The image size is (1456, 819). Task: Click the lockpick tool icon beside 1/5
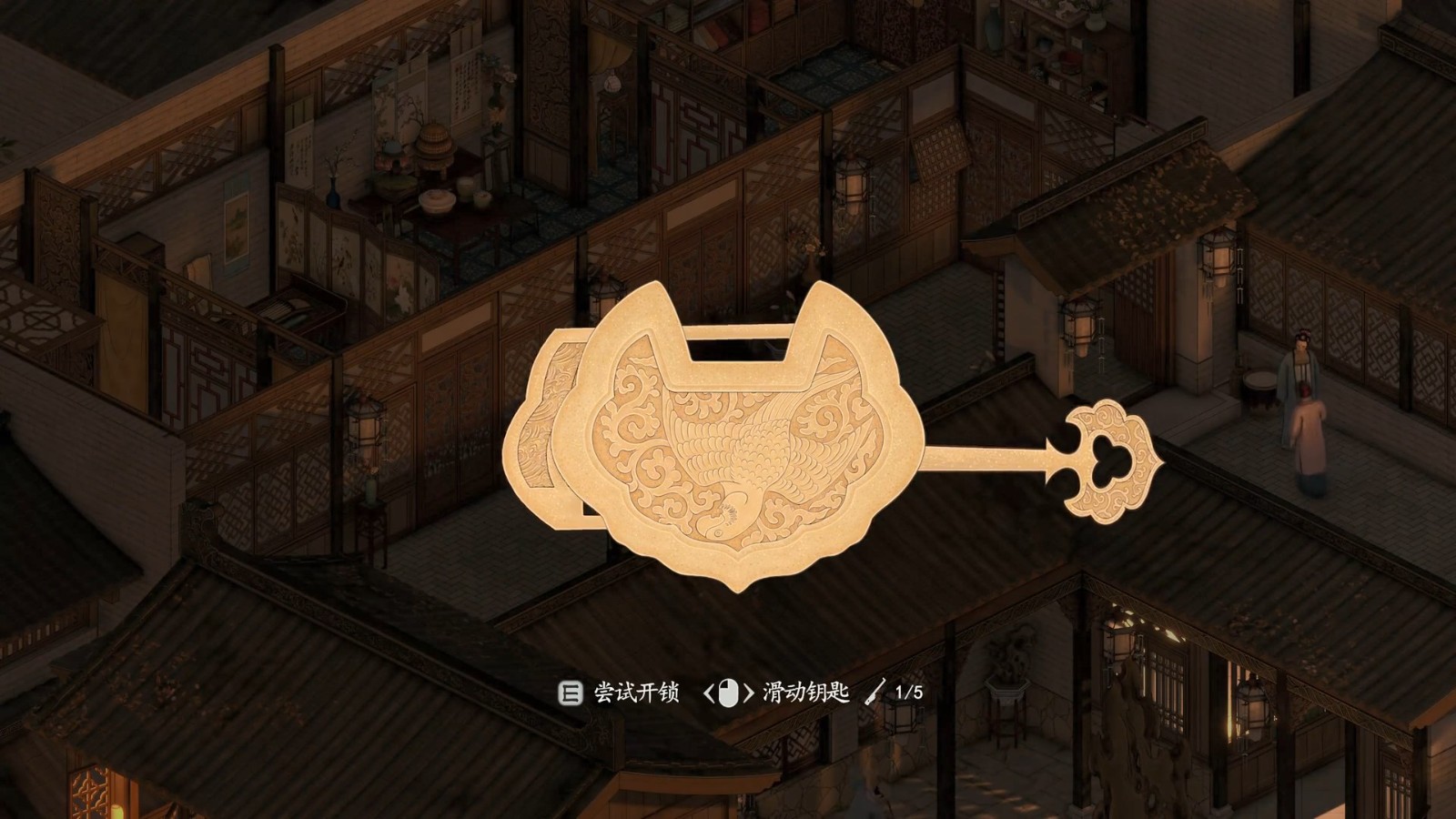point(875,692)
